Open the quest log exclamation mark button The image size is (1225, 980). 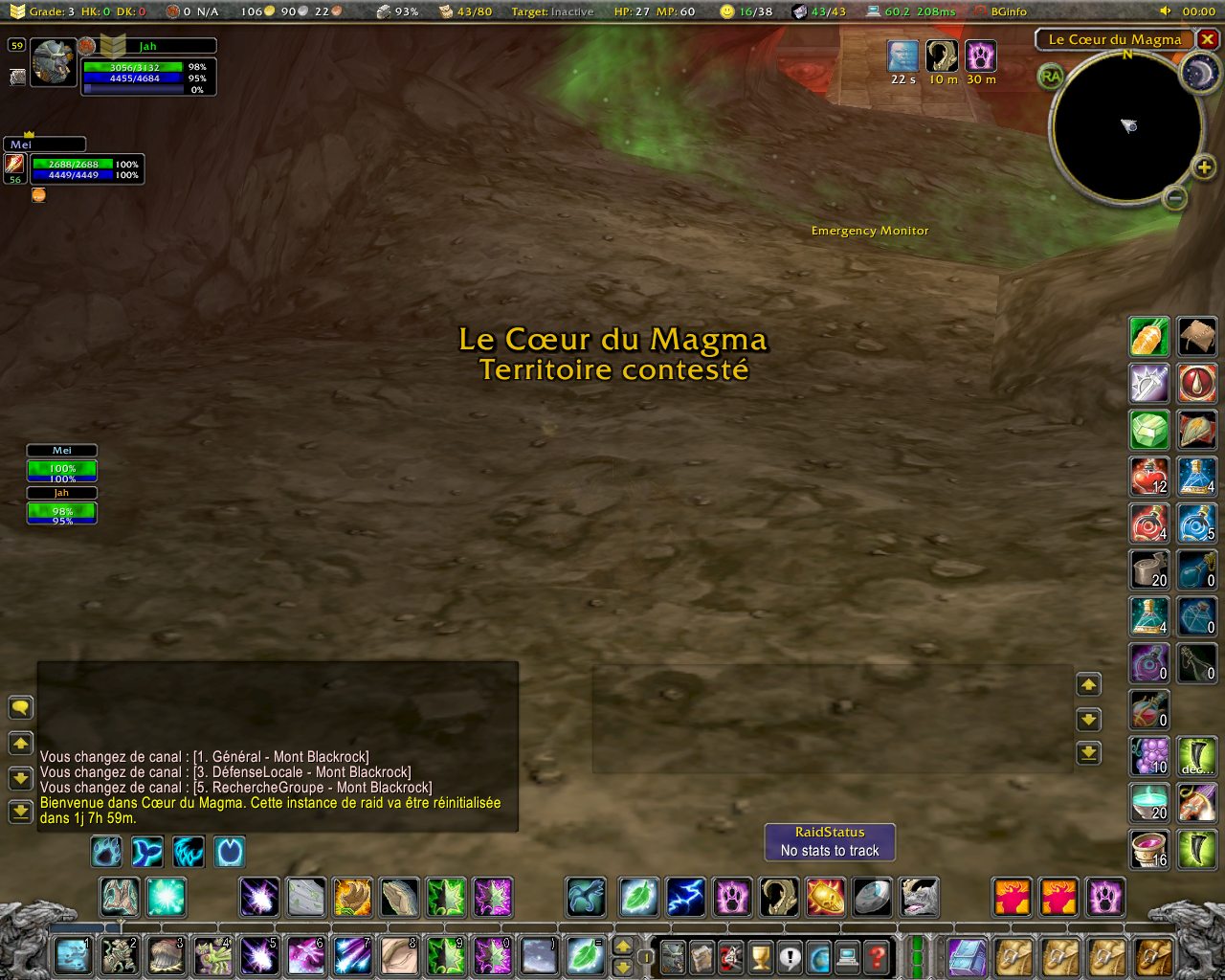tap(790, 956)
